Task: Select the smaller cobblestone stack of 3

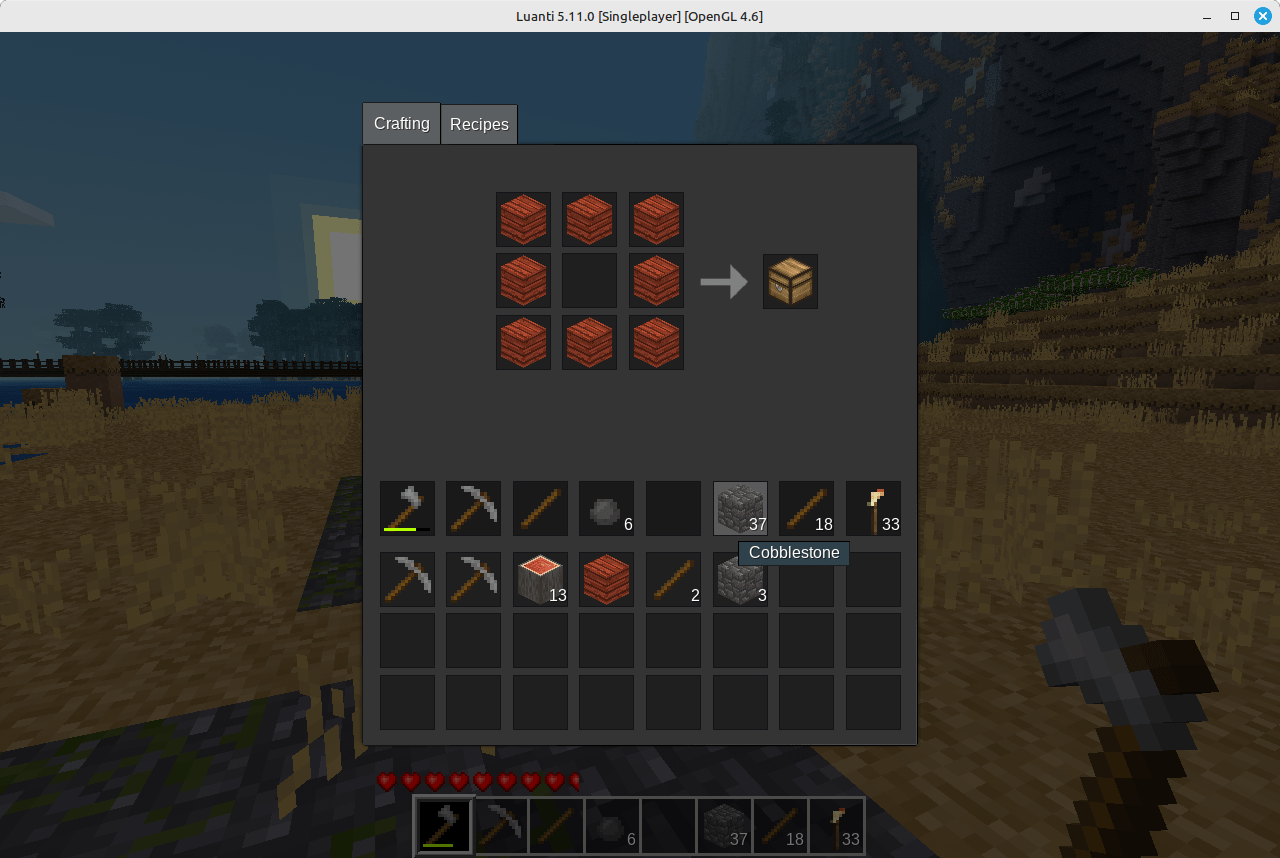Action: [x=740, y=580]
